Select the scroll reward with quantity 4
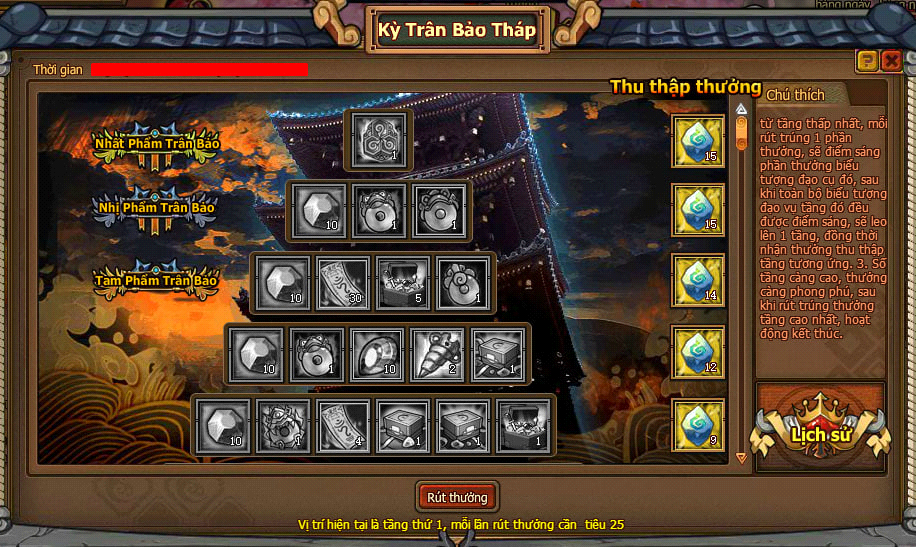Screen dimensions: 916x547 click(x=343, y=426)
